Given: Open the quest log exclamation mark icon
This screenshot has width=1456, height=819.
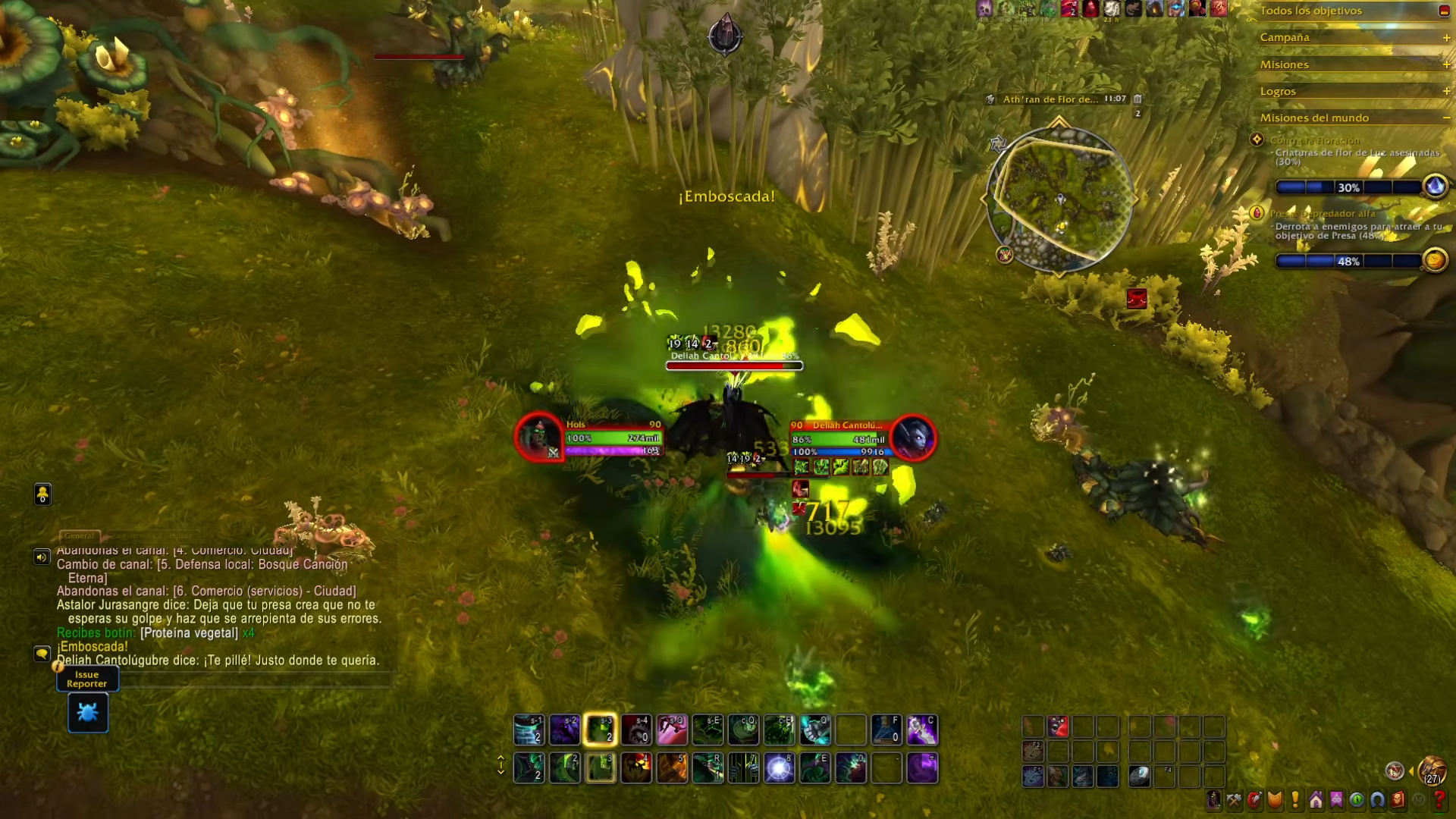Looking at the screenshot, I should click(1294, 801).
